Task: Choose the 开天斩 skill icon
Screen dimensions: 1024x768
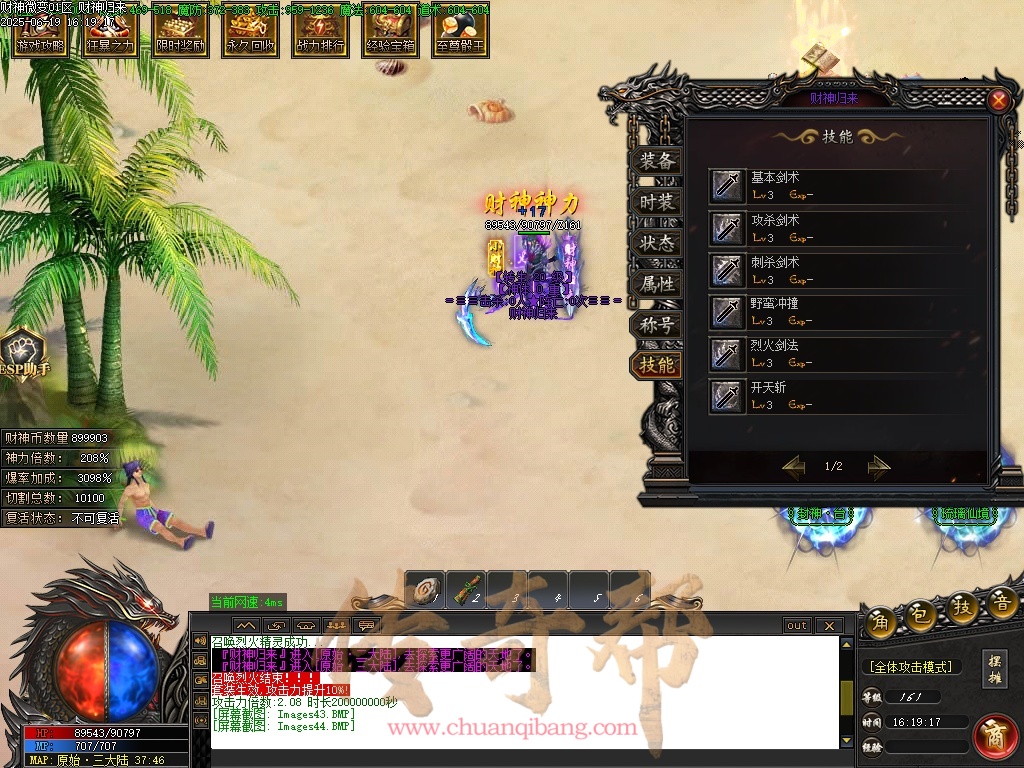Action: point(726,396)
